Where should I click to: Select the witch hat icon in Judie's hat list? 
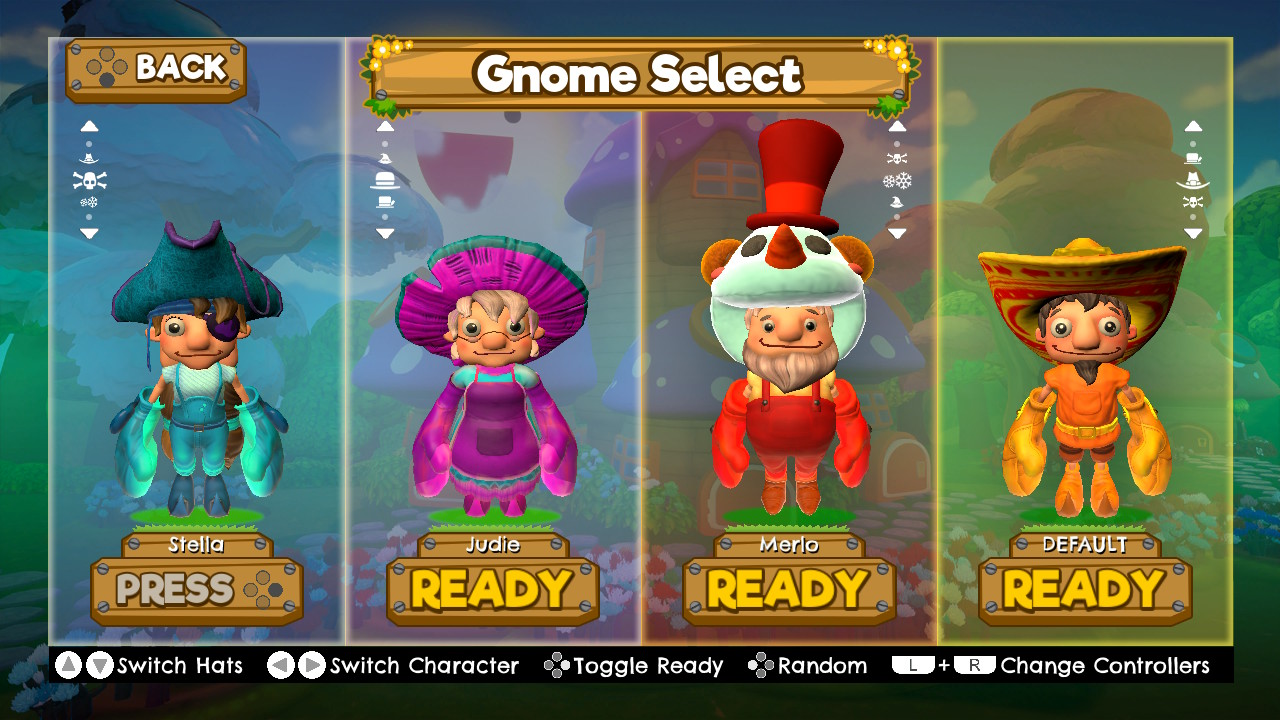[x=386, y=159]
